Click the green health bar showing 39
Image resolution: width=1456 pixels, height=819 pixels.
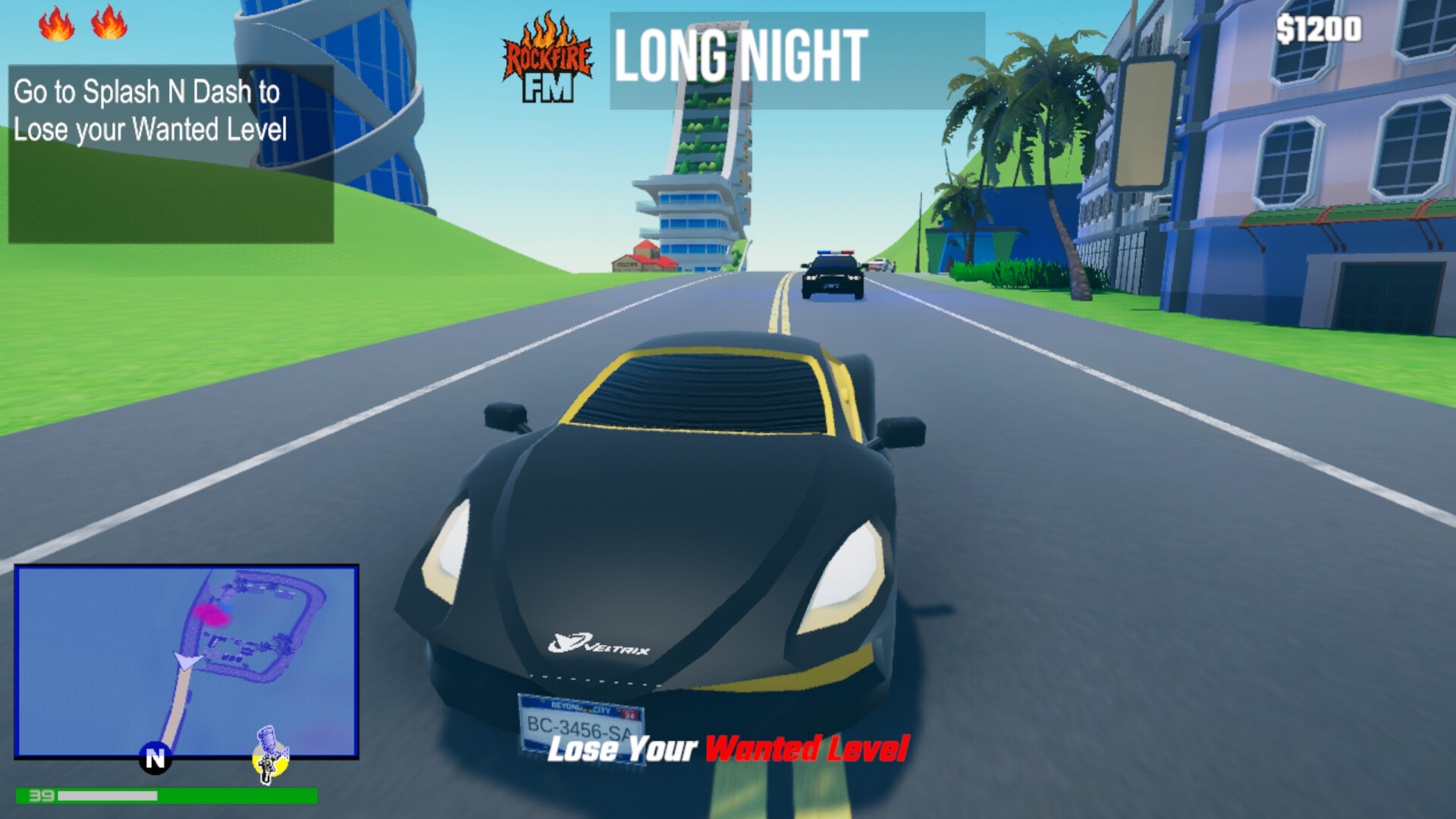click(x=167, y=797)
